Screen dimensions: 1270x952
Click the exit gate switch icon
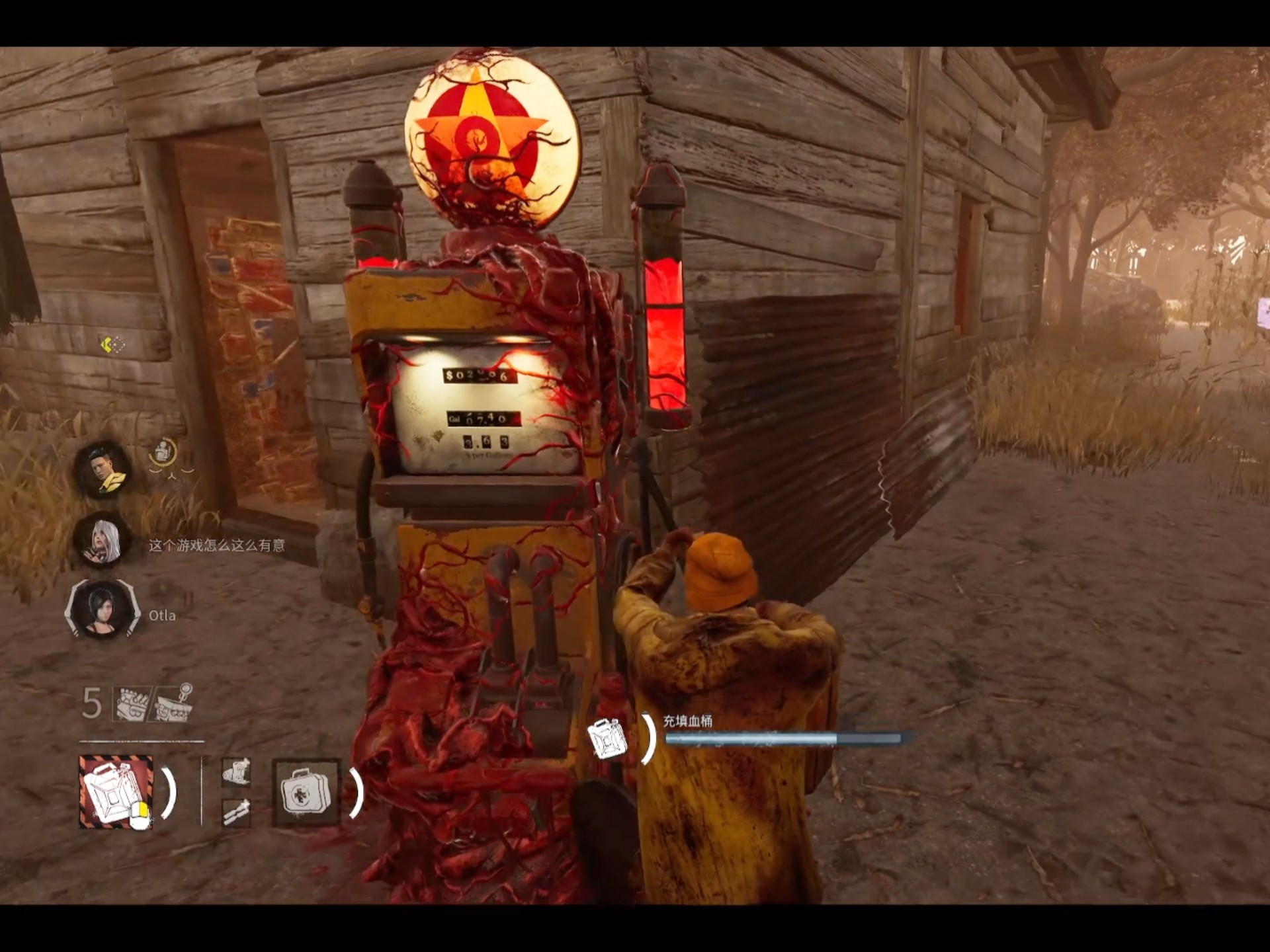point(173,703)
